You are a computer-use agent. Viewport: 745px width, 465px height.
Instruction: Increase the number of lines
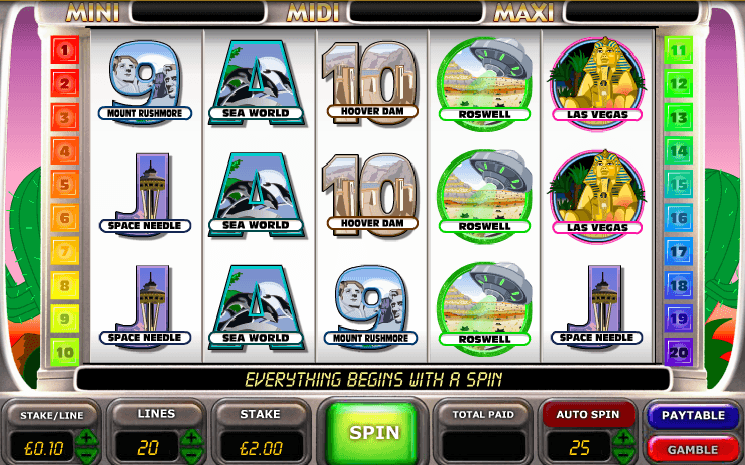click(x=193, y=437)
